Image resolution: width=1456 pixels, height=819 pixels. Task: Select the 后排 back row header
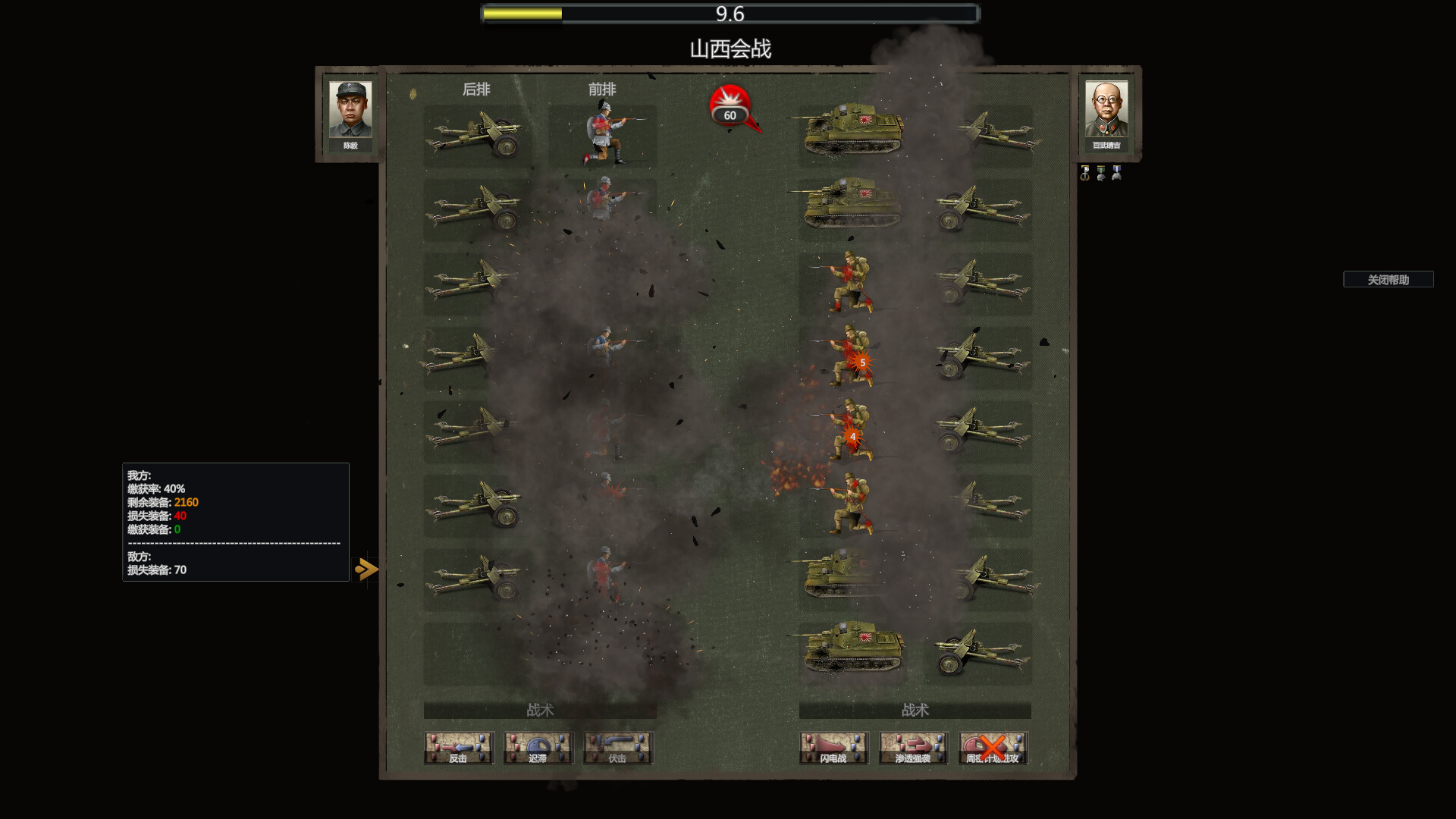[x=475, y=89]
